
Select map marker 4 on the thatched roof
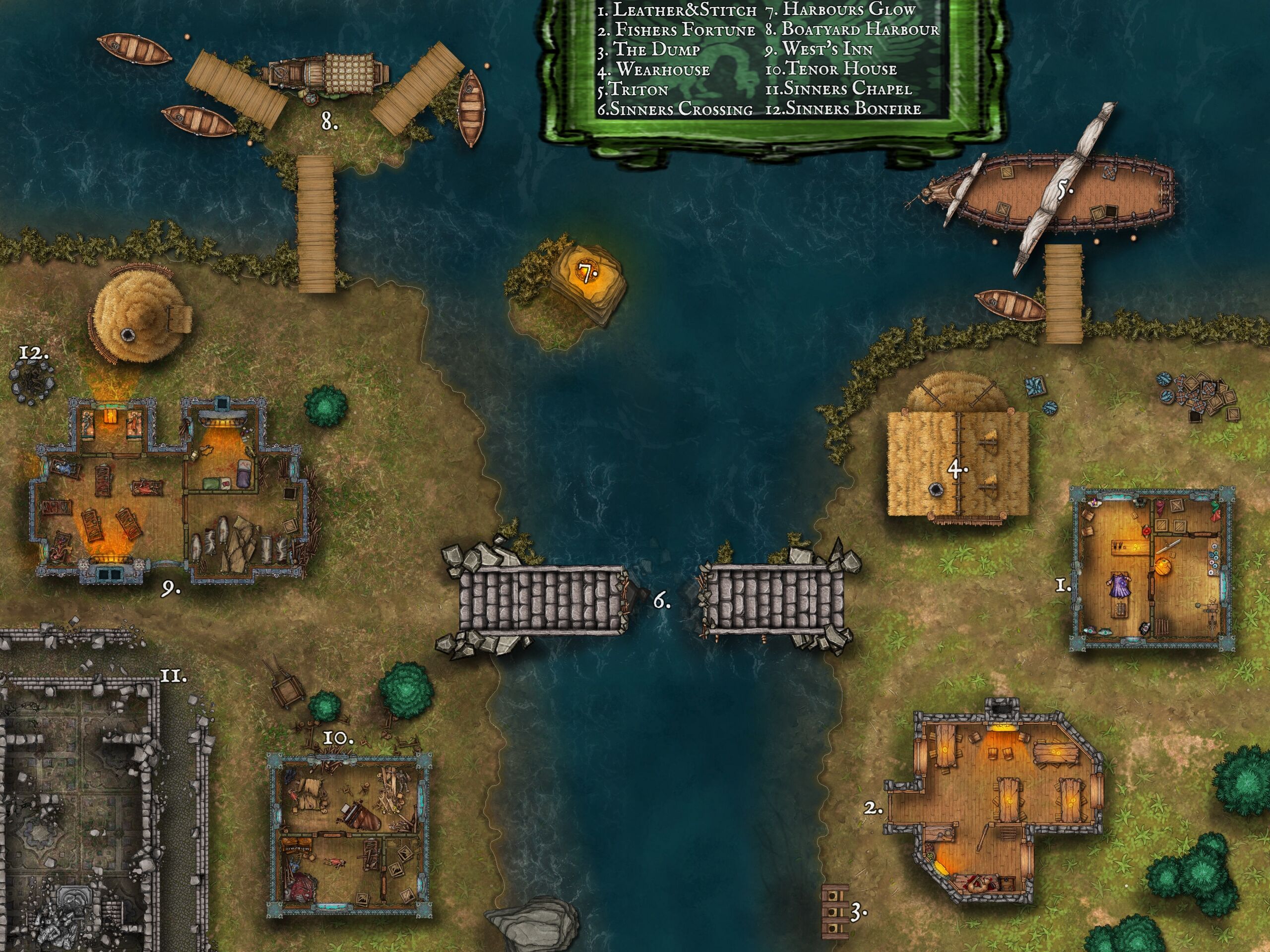957,470
